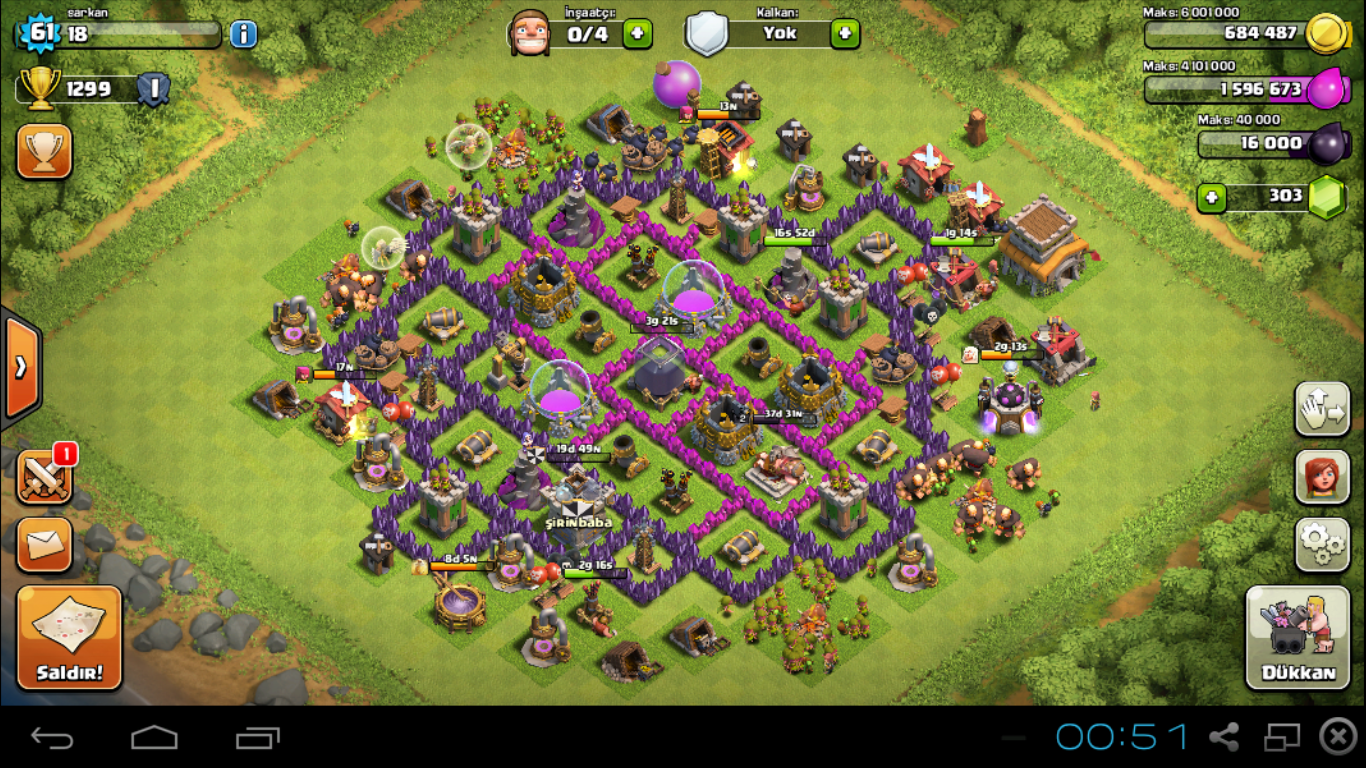Show the trophy league rankings button
The width and height of the screenshot is (1366, 768).
pos(44,151)
